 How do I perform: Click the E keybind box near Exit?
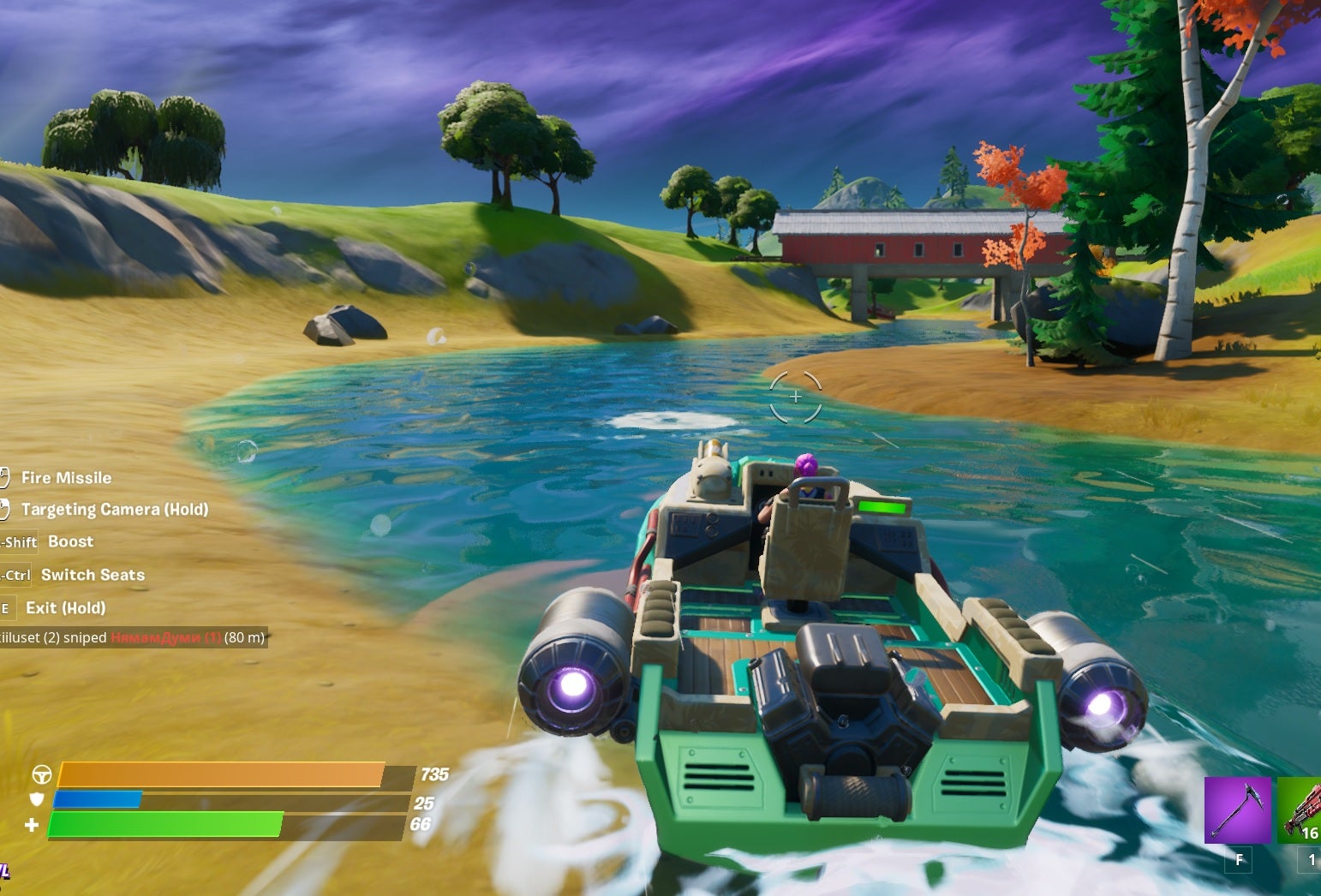coord(7,607)
